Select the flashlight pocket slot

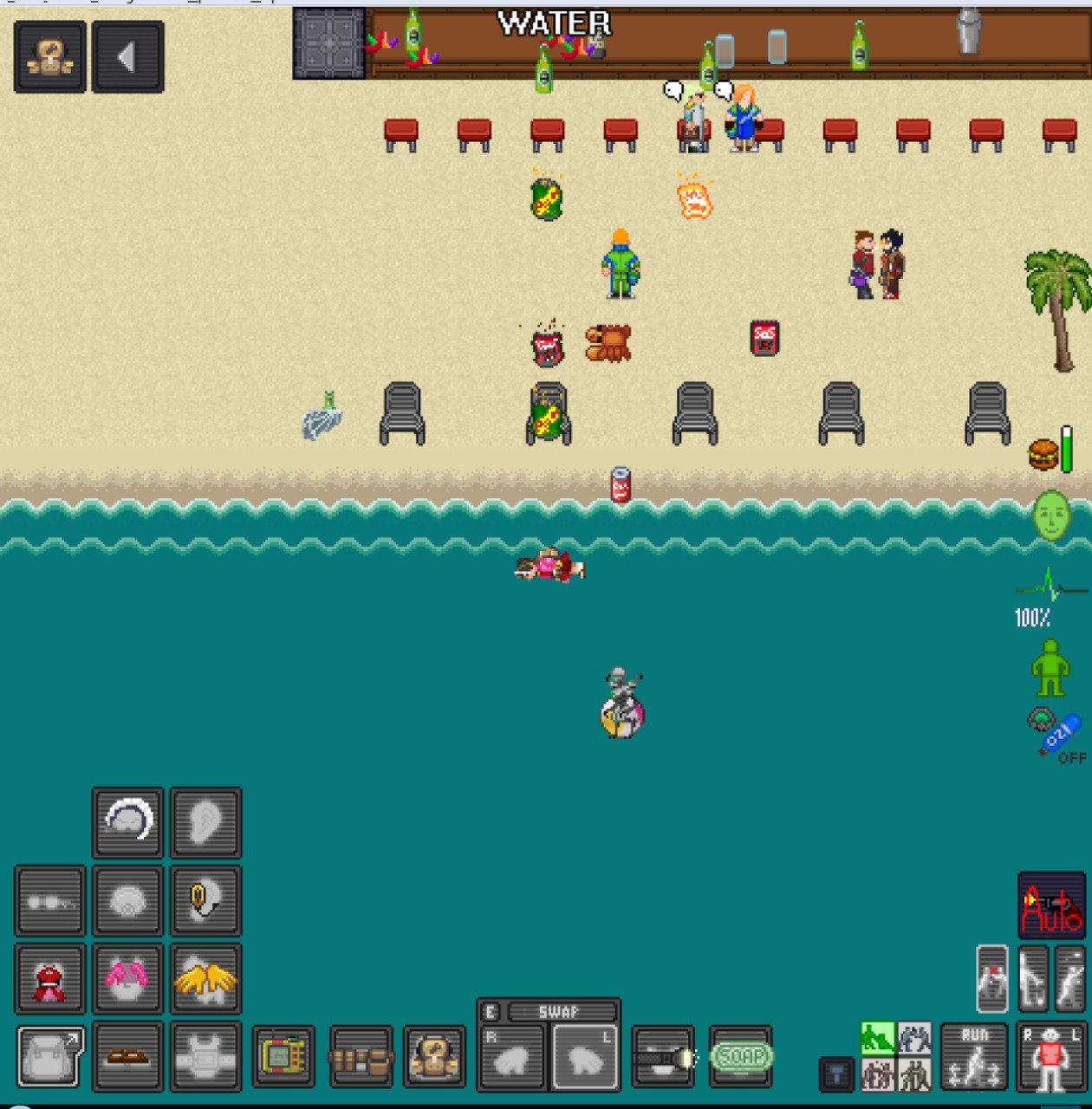[x=663, y=1056]
